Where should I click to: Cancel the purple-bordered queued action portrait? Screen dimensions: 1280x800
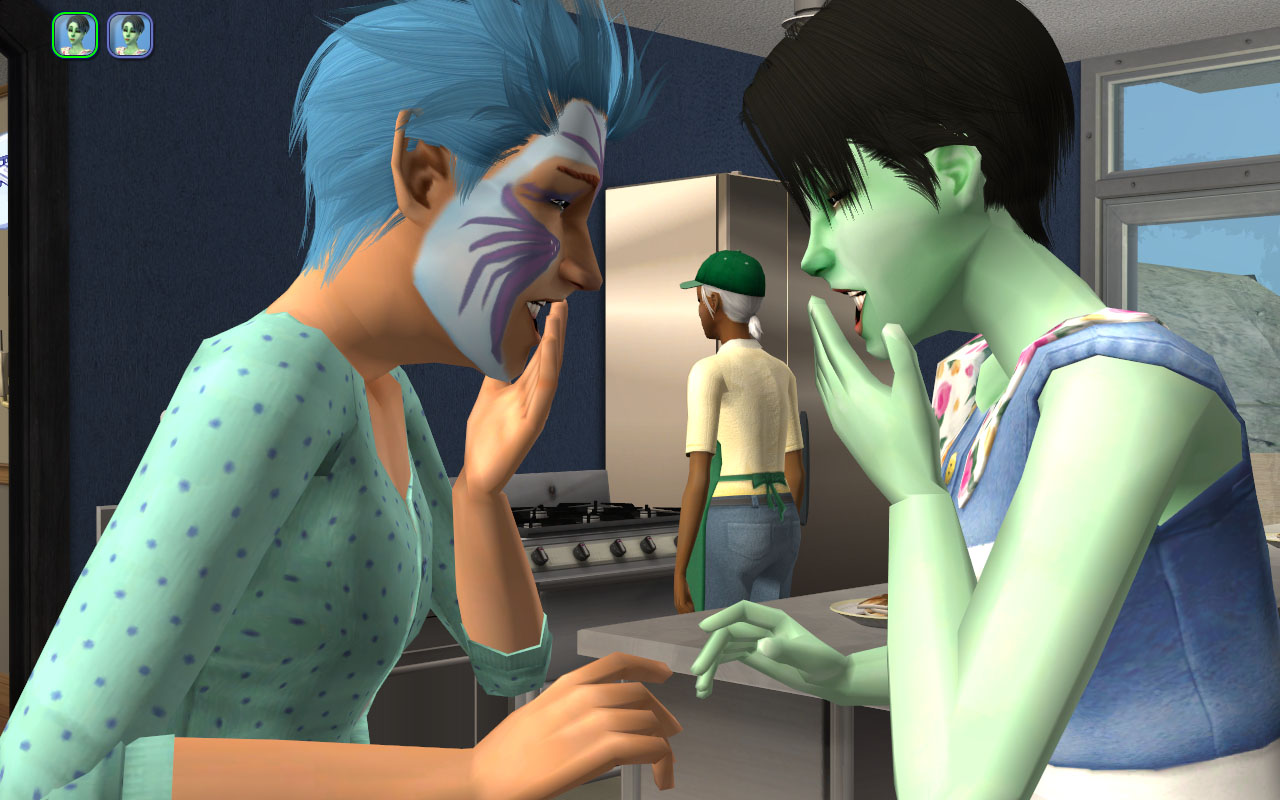pyautogui.click(x=130, y=35)
